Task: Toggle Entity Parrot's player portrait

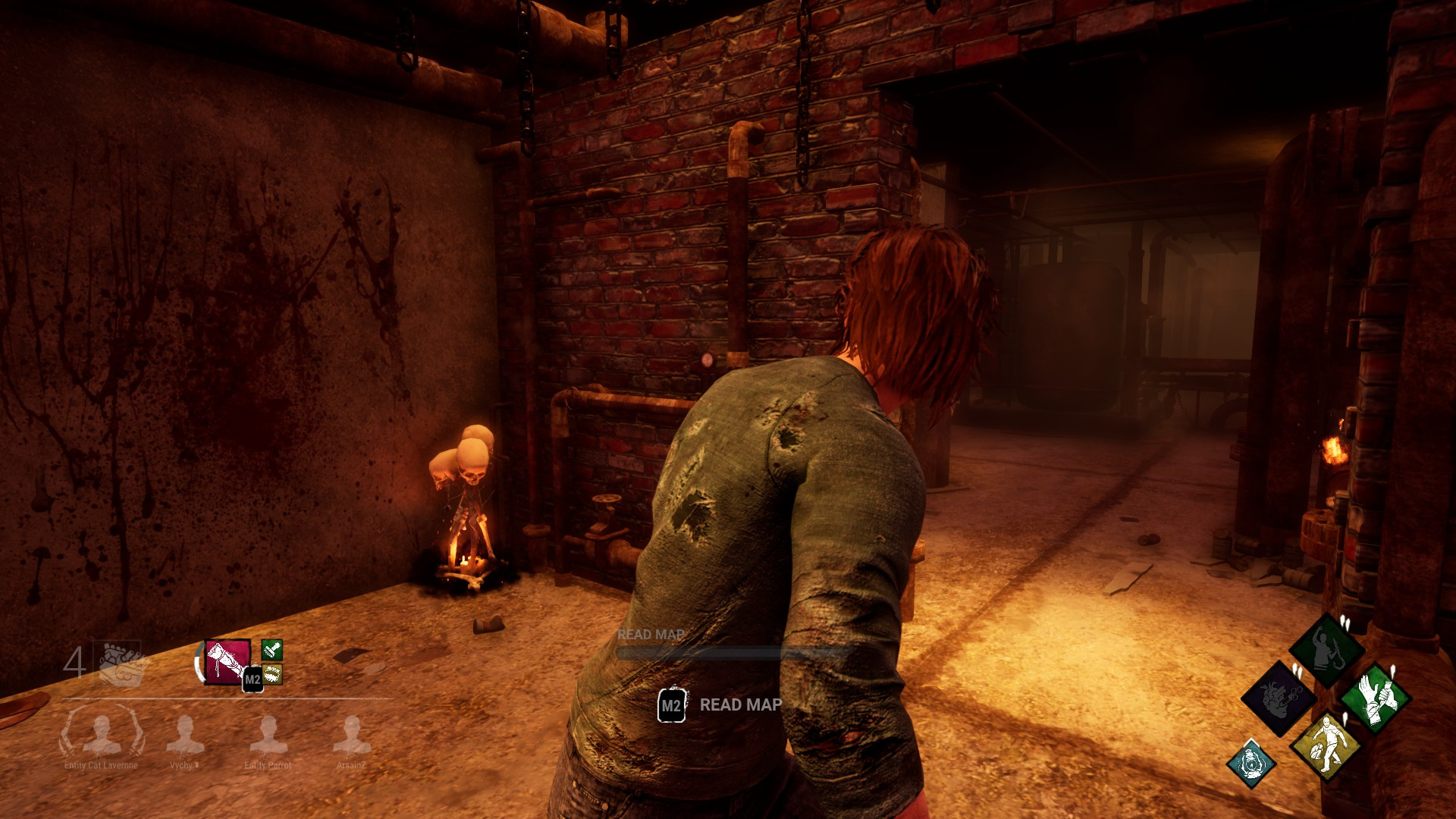Action: 268,735
